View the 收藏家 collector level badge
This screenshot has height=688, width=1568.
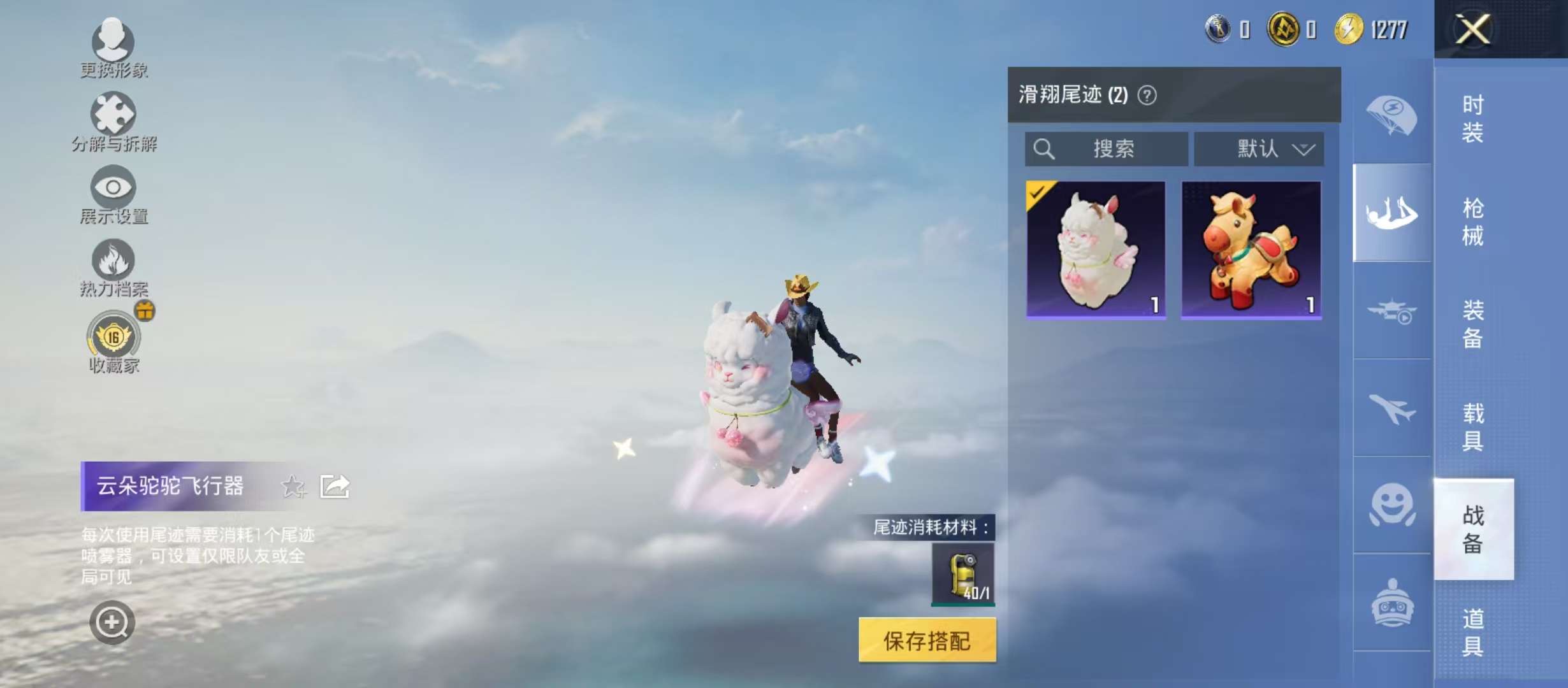point(112,340)
